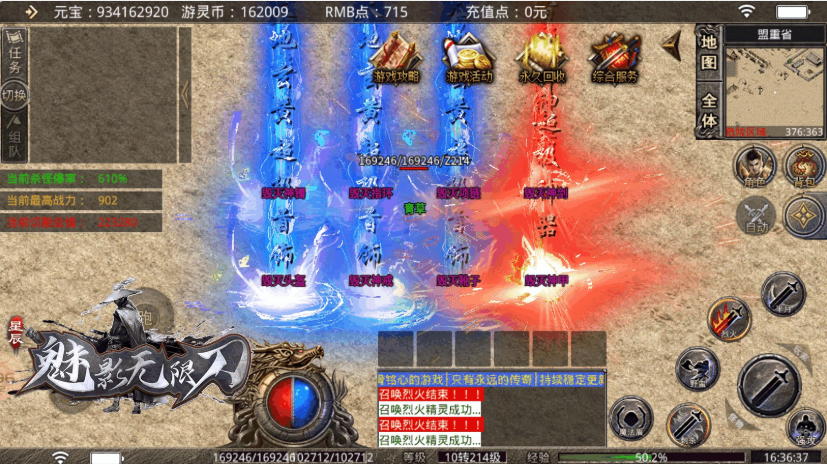Toggle the 自动 auto-battle button
The height and width of the screenshot is (464, 827).
[755, 217]
